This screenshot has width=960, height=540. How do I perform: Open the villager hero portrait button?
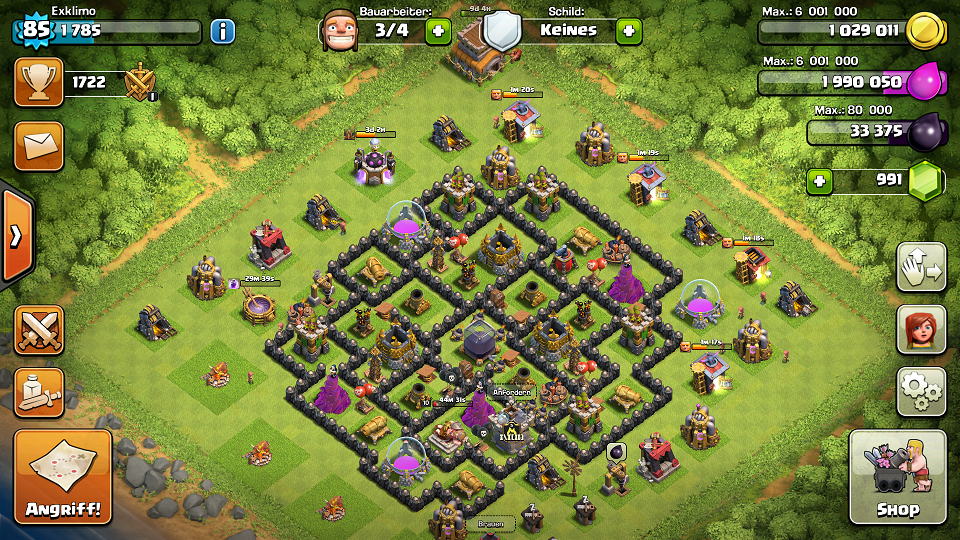point(921,329)
